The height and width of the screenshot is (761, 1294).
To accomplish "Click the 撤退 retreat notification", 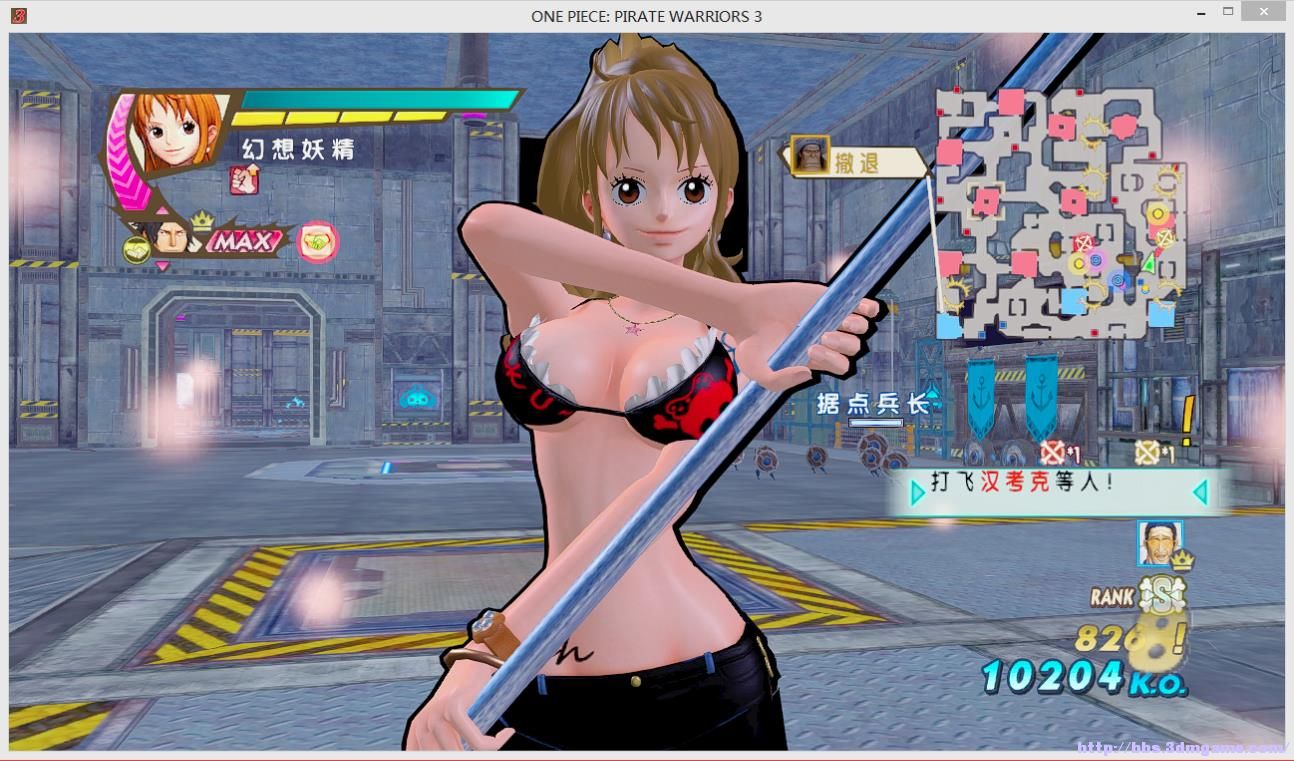I will (856, 160).
